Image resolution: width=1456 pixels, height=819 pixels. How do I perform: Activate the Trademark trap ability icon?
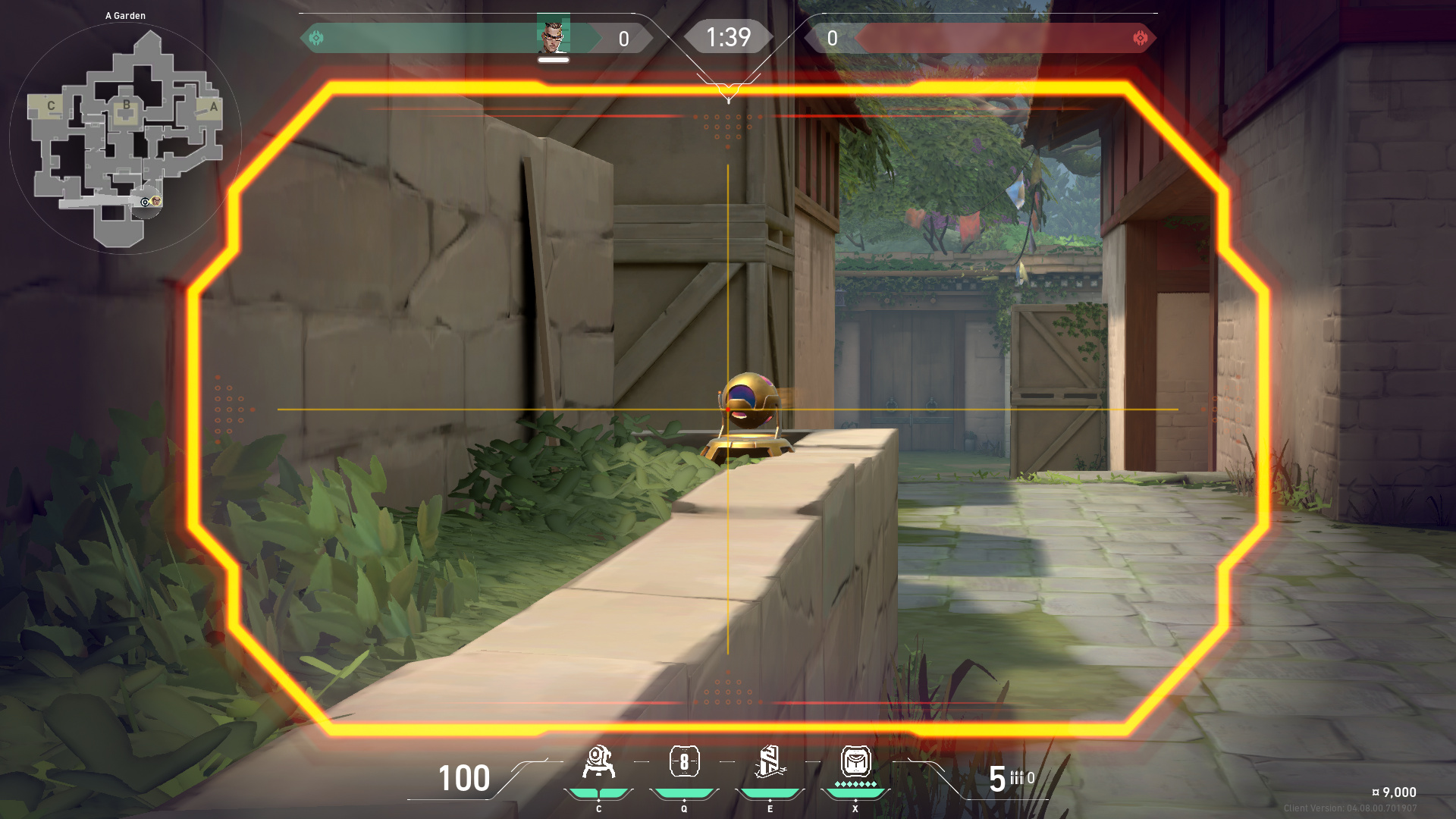coord(598,762)
